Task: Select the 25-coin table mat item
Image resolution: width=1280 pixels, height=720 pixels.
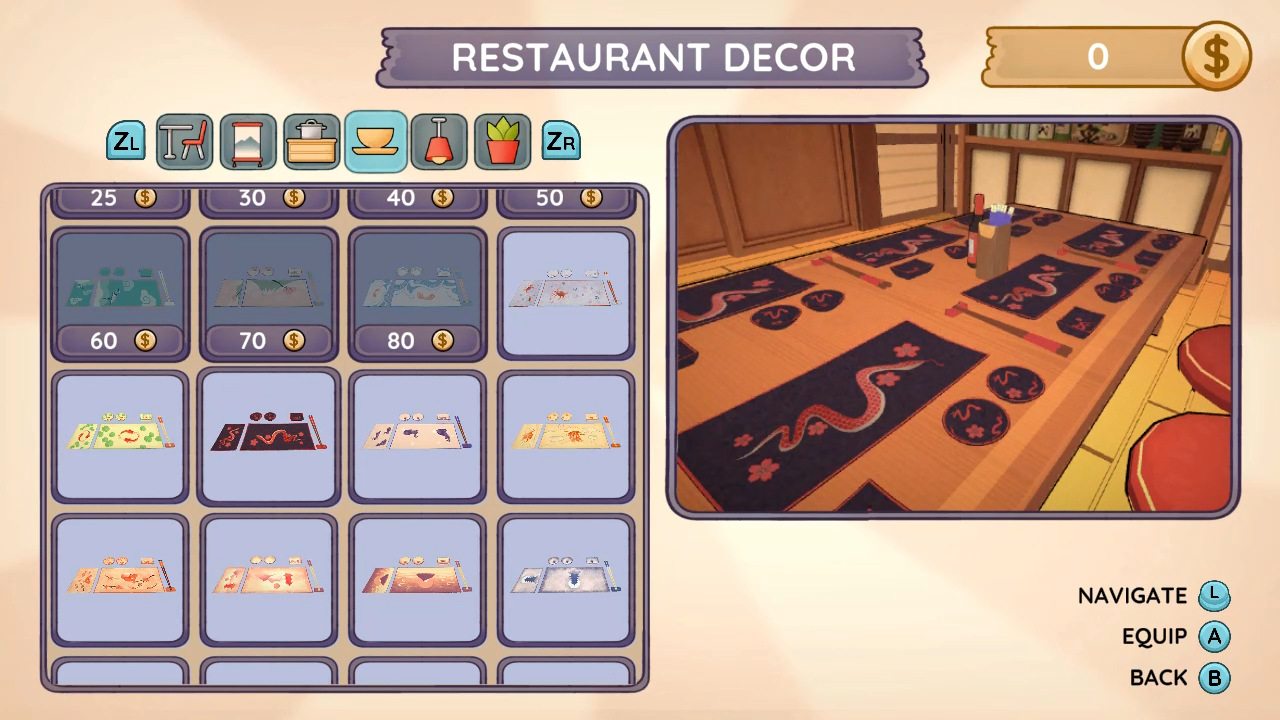Action: tap(120, 198)
